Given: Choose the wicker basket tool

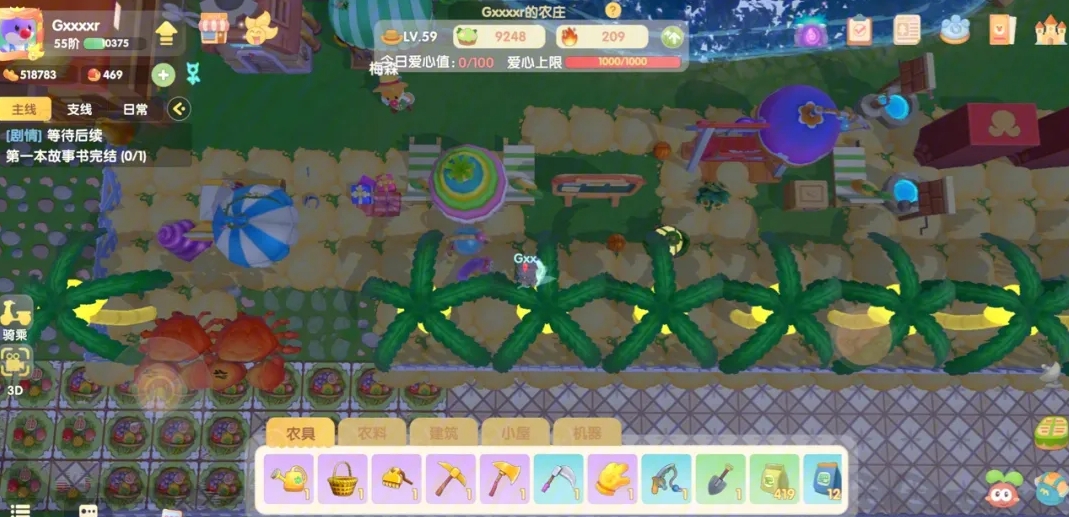Looking at the screenshot, I should [345, 478].
